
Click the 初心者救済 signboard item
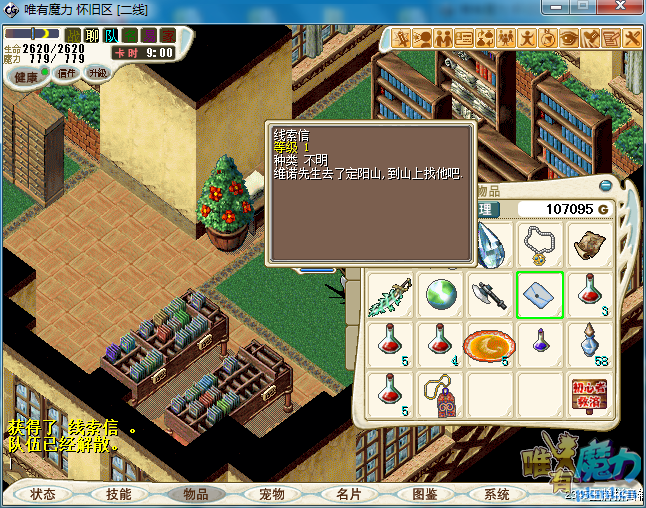[x=590, y=394]
